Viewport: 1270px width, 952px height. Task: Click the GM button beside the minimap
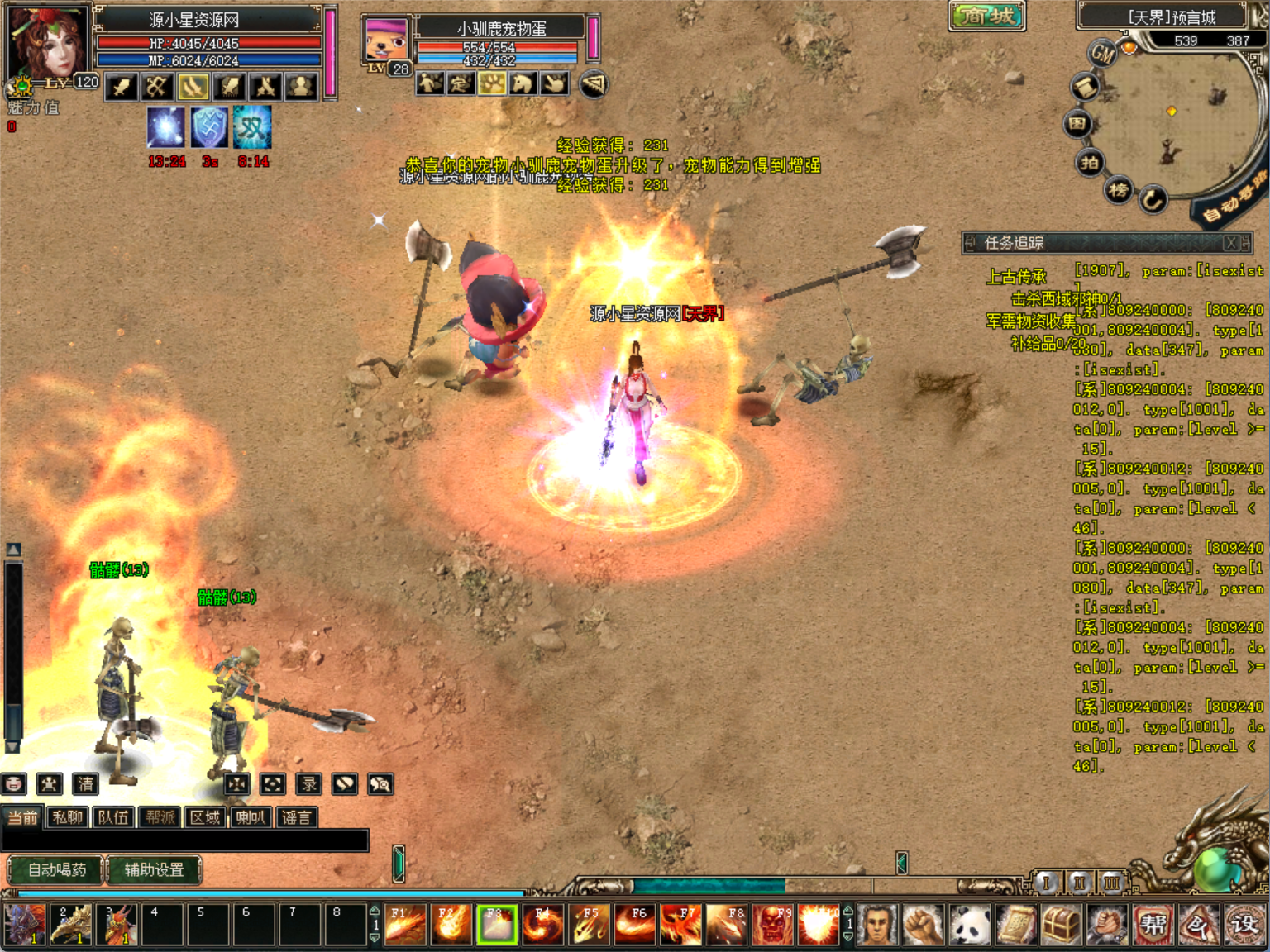click(x=1103, y=55)
